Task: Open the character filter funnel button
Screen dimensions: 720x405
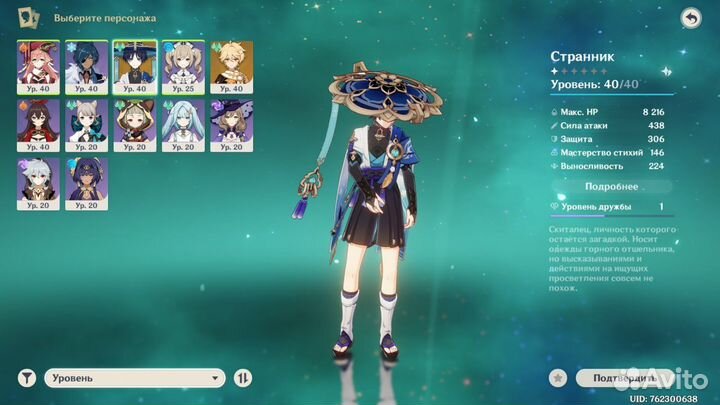Action: pyautogui.click(x=27, y=378)
